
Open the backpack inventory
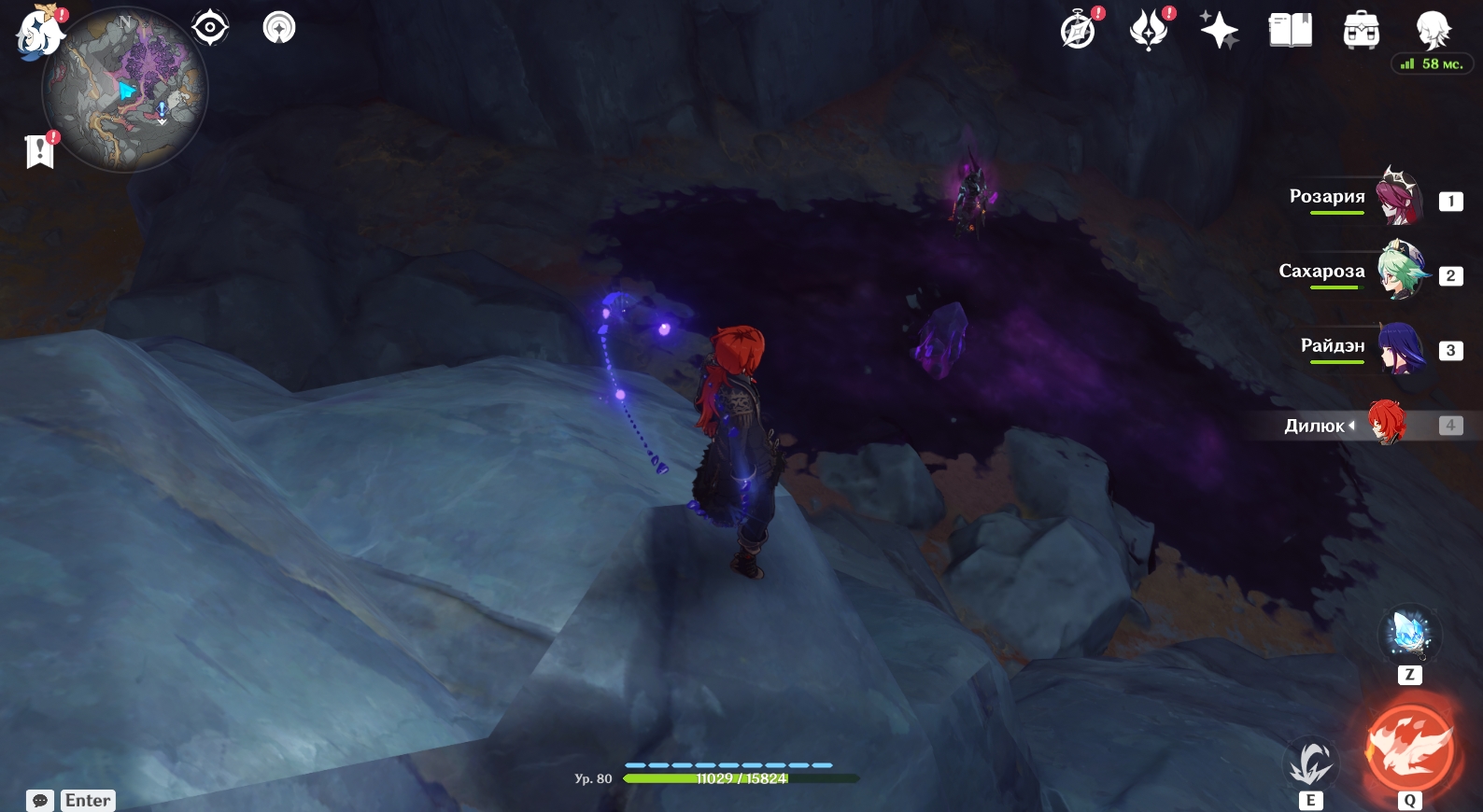[1361, 31]
